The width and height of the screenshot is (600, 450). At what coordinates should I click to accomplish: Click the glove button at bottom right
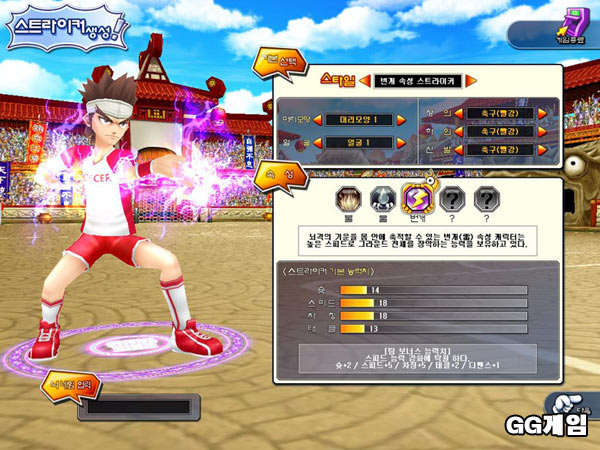pos(566,405)
